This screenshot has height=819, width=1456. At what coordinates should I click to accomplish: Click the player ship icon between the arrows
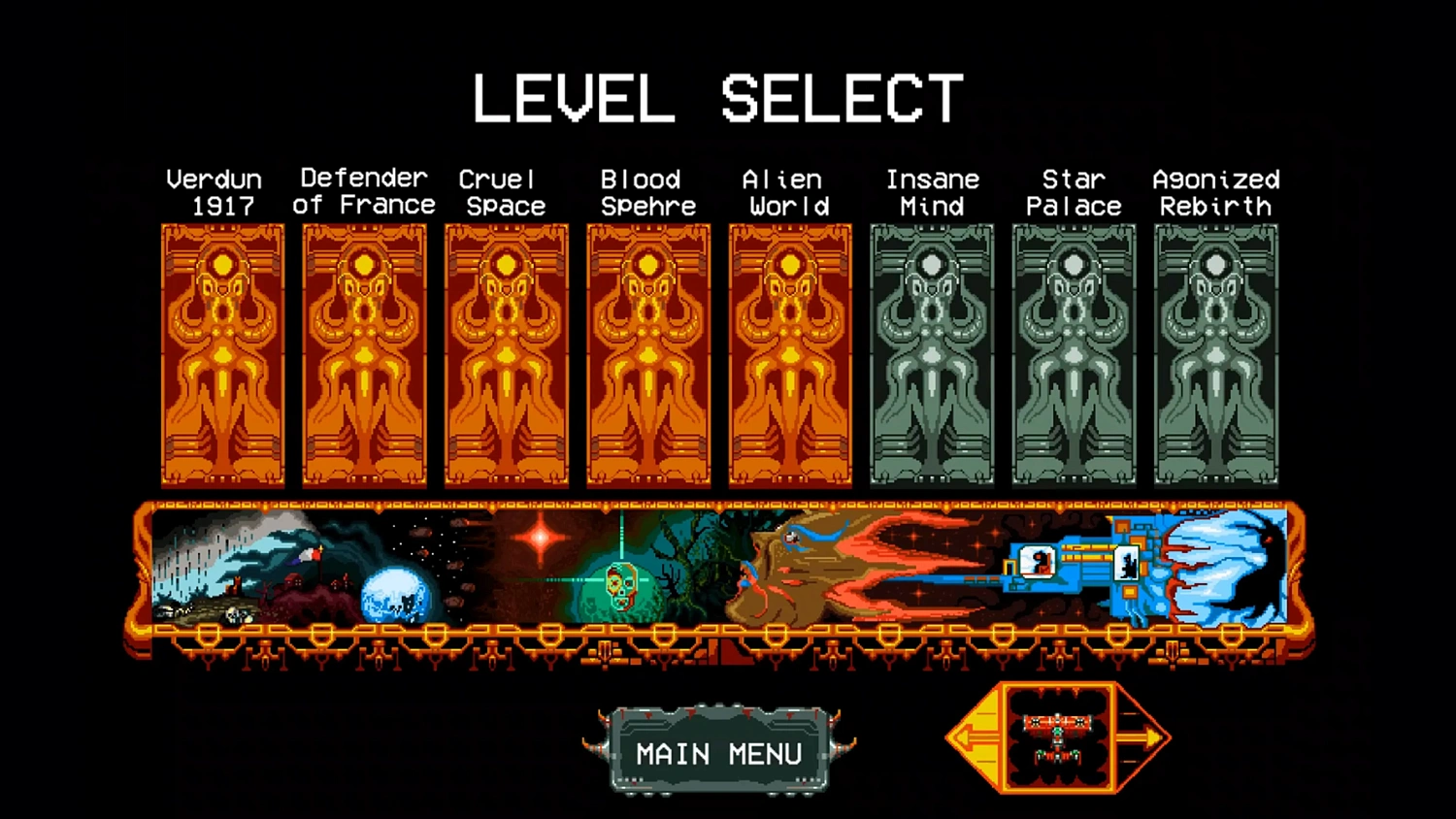(x=1057, y=739)
